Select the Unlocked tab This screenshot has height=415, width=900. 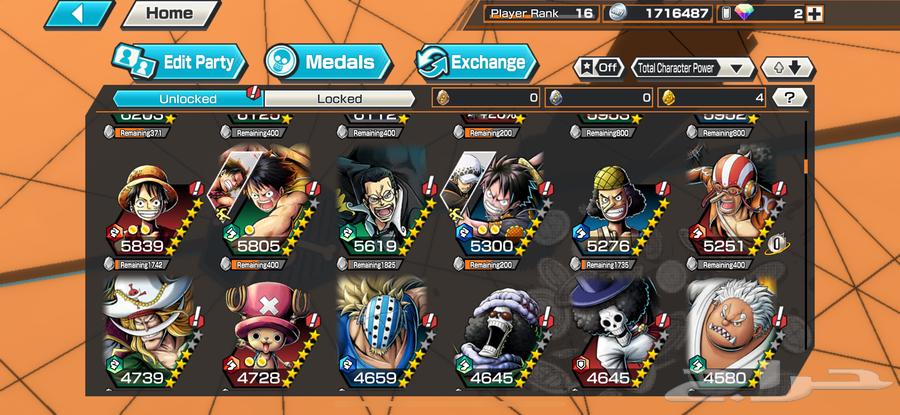pos(187,98)
